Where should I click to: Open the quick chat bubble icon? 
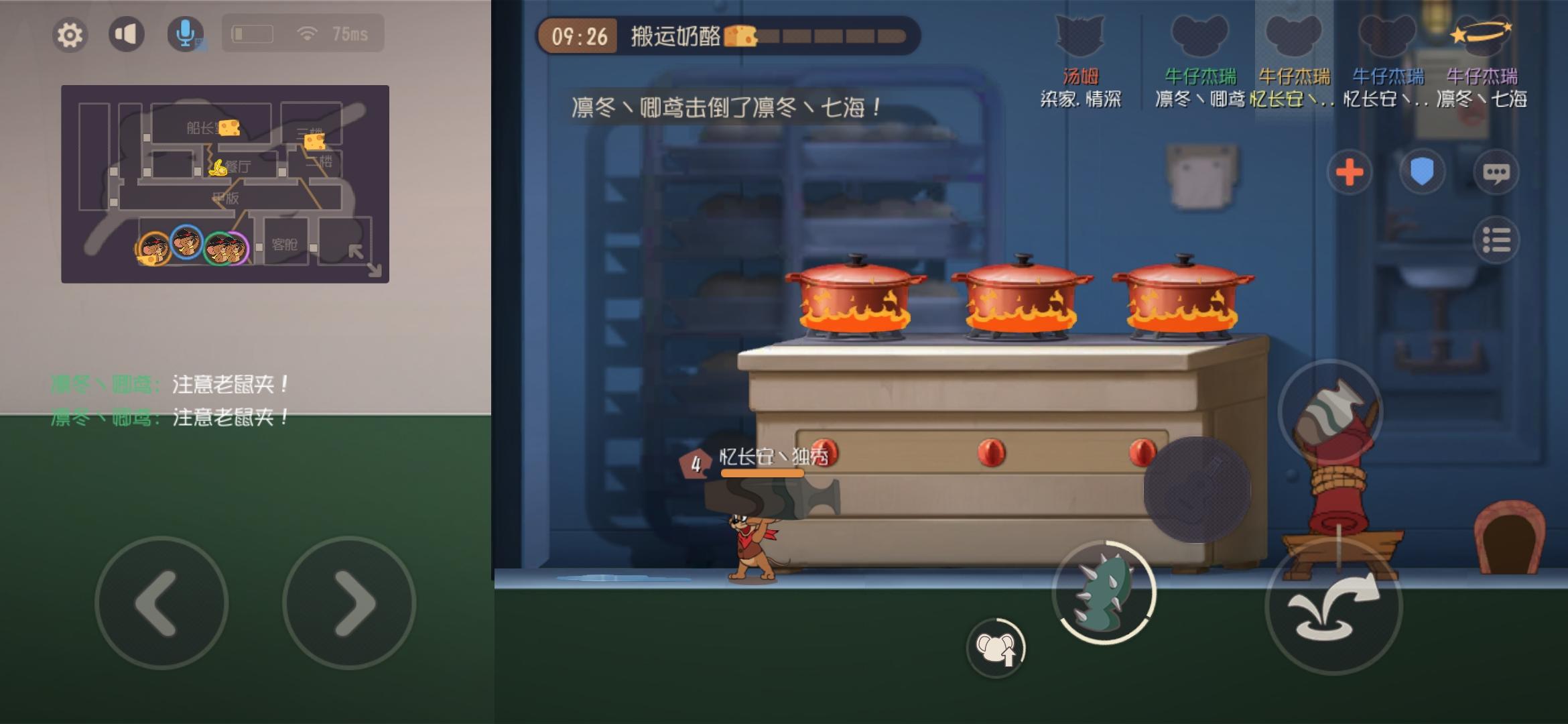pyautogui.click(x=1497, y=172)
